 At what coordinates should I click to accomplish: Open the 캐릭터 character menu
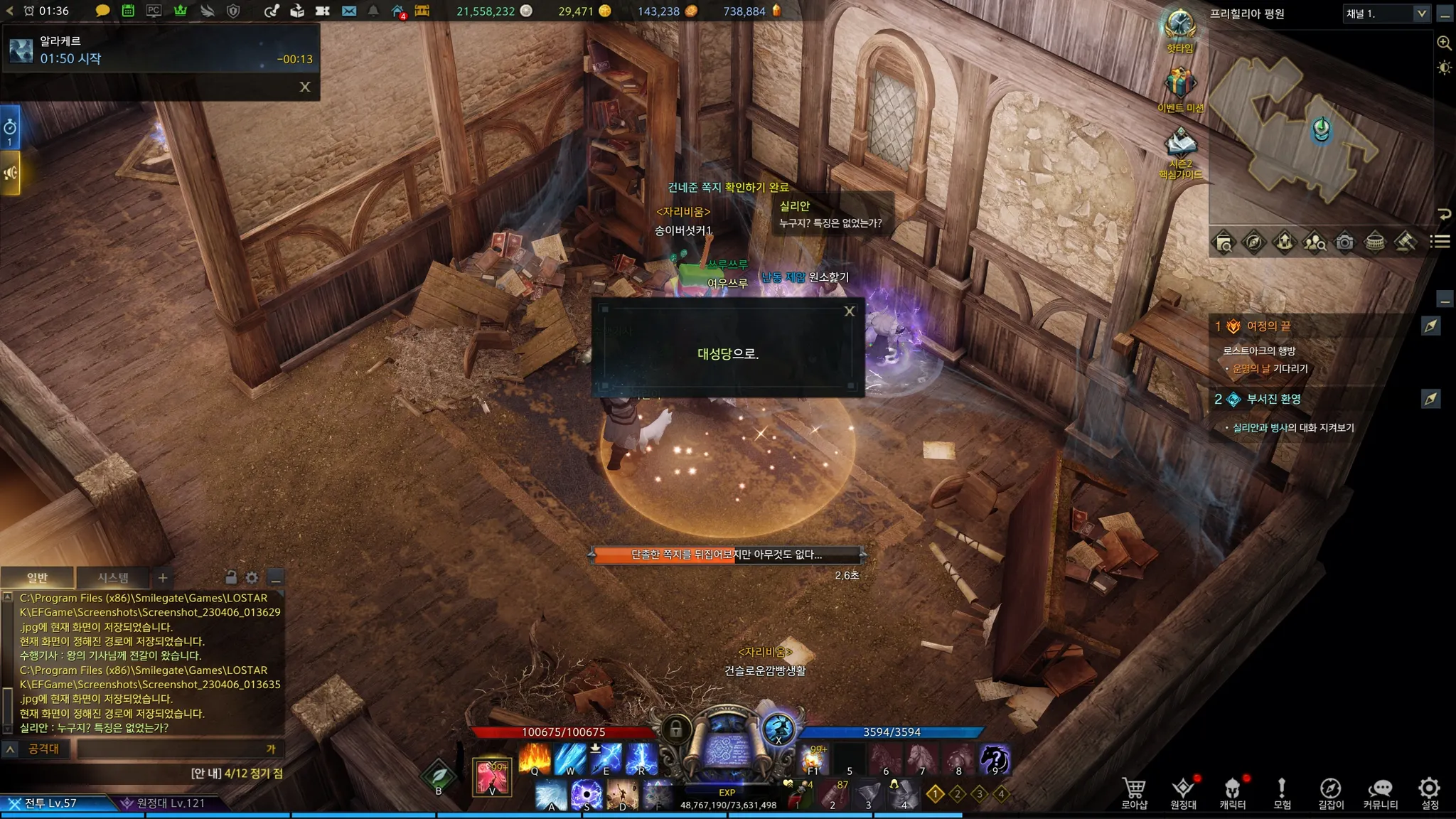tap(1232, 793)
